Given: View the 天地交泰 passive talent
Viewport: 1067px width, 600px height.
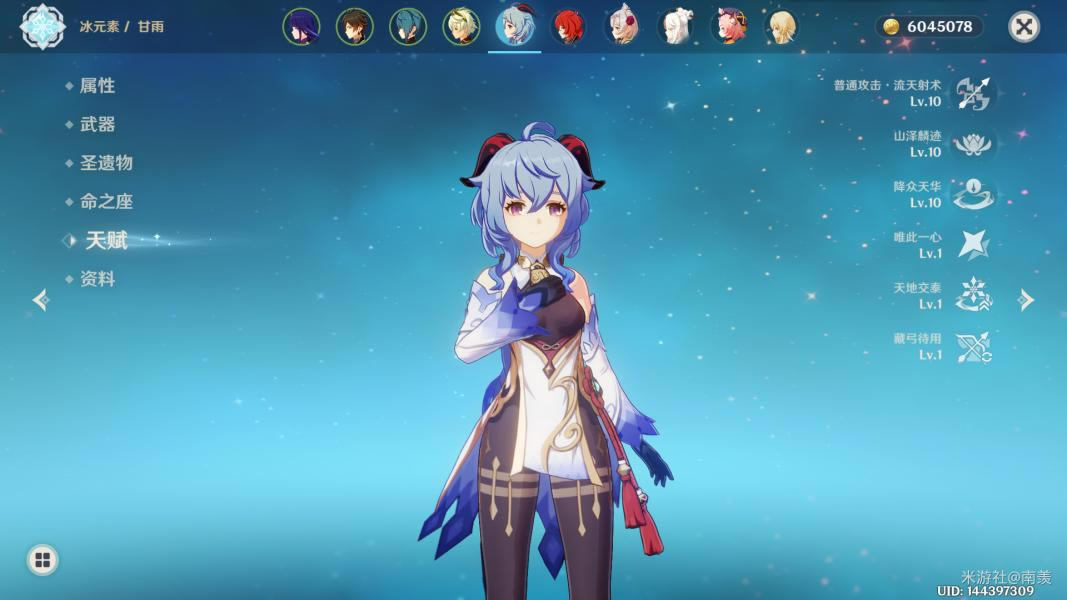Looking at the screenshot, I should pos(972,295).
